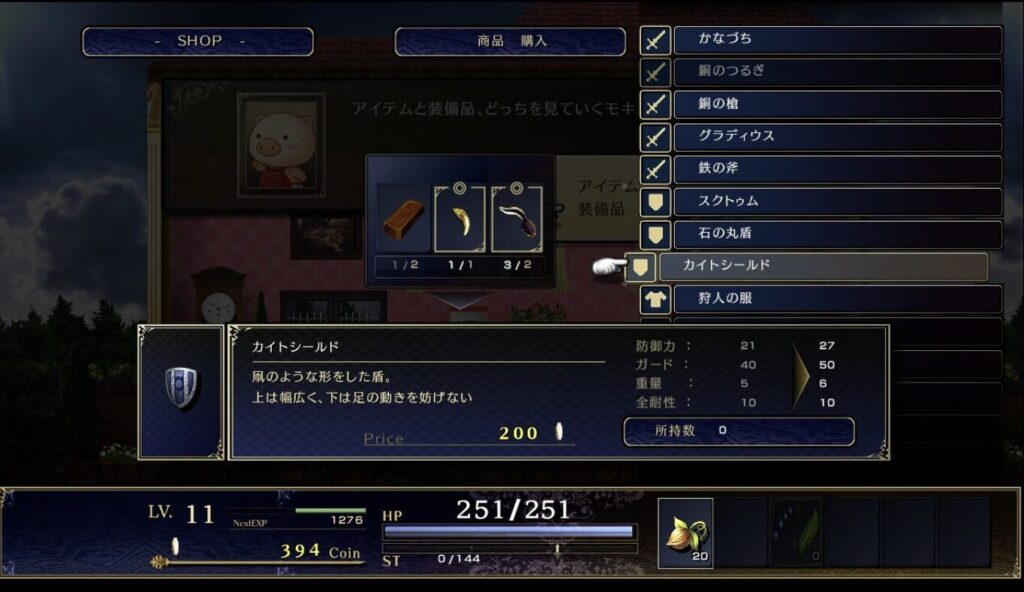This screenshot has height=592, width=1024.
Task: Buy the highlighted カイトシールド entry
Action: point(822,267)
